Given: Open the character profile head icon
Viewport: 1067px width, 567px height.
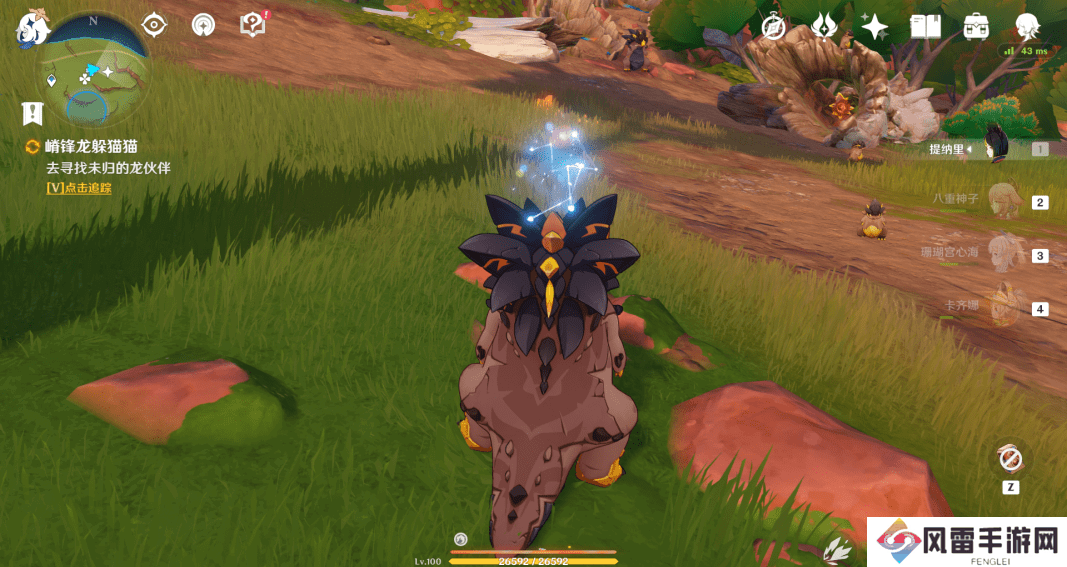Looking at the screenshot, I should (1027, 27).
